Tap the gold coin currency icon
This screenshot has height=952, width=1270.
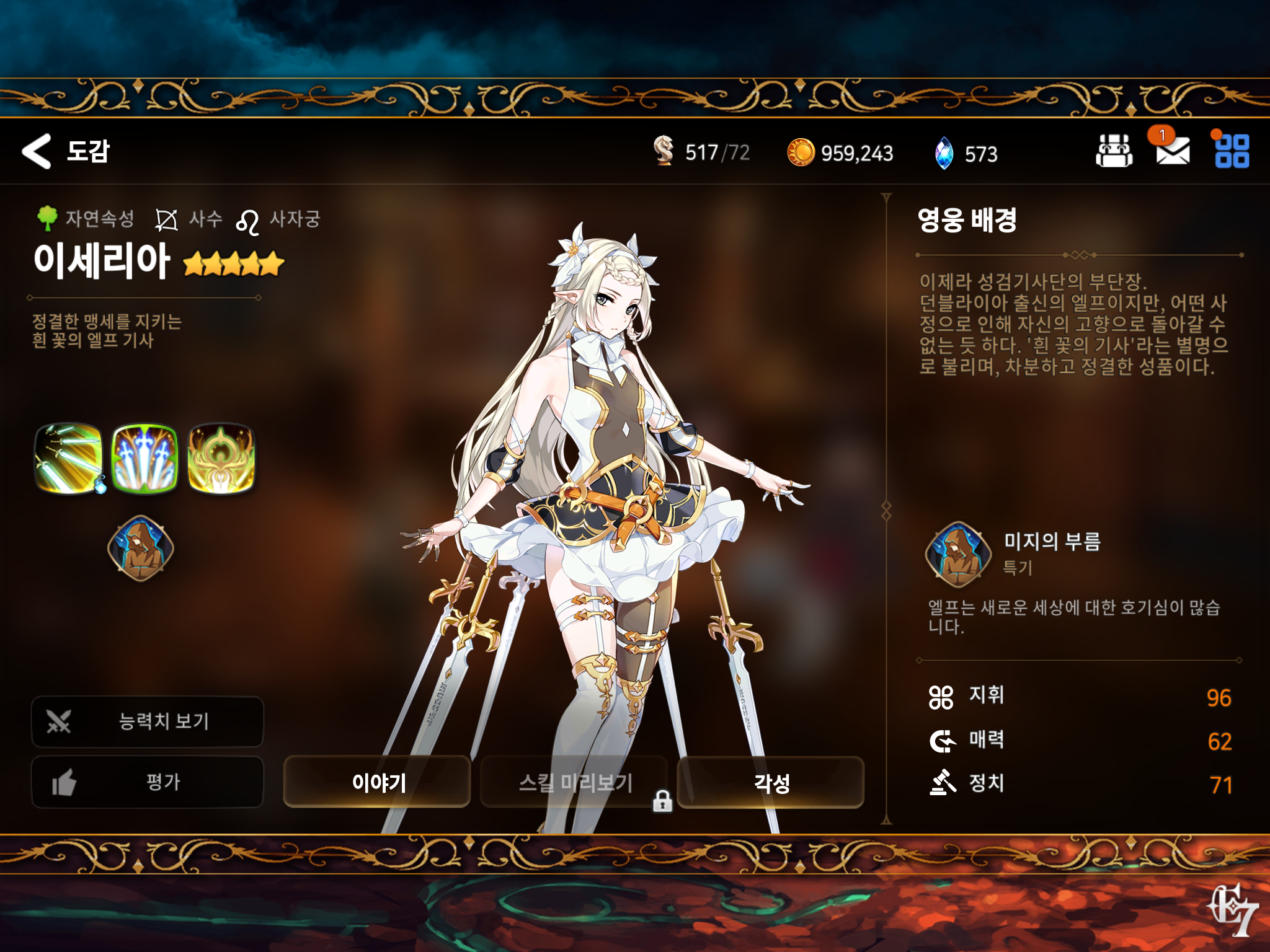pyautogui.click(x=800, y=152)
